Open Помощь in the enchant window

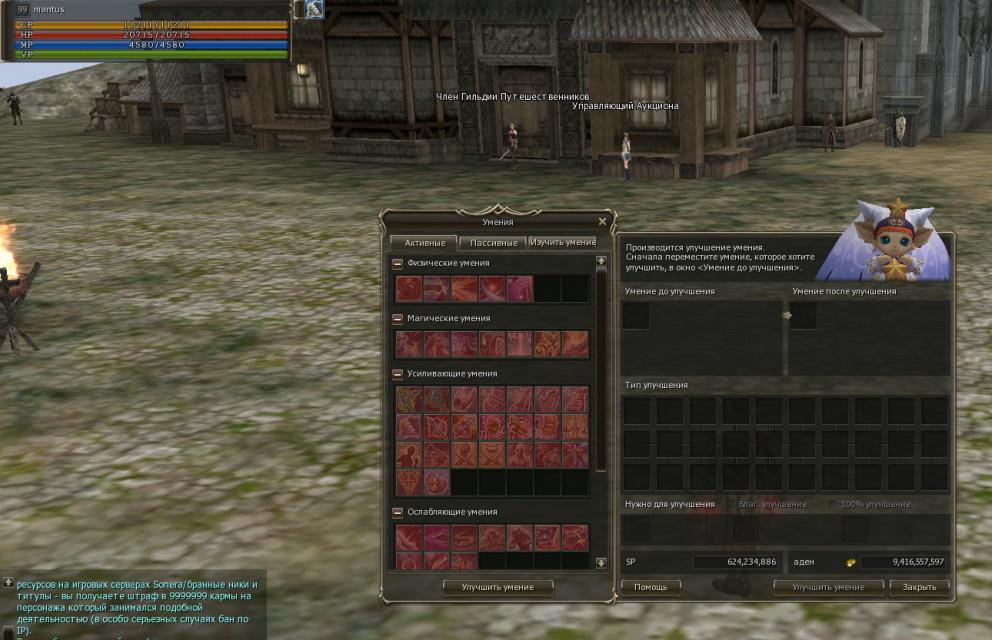click(650, 587)
